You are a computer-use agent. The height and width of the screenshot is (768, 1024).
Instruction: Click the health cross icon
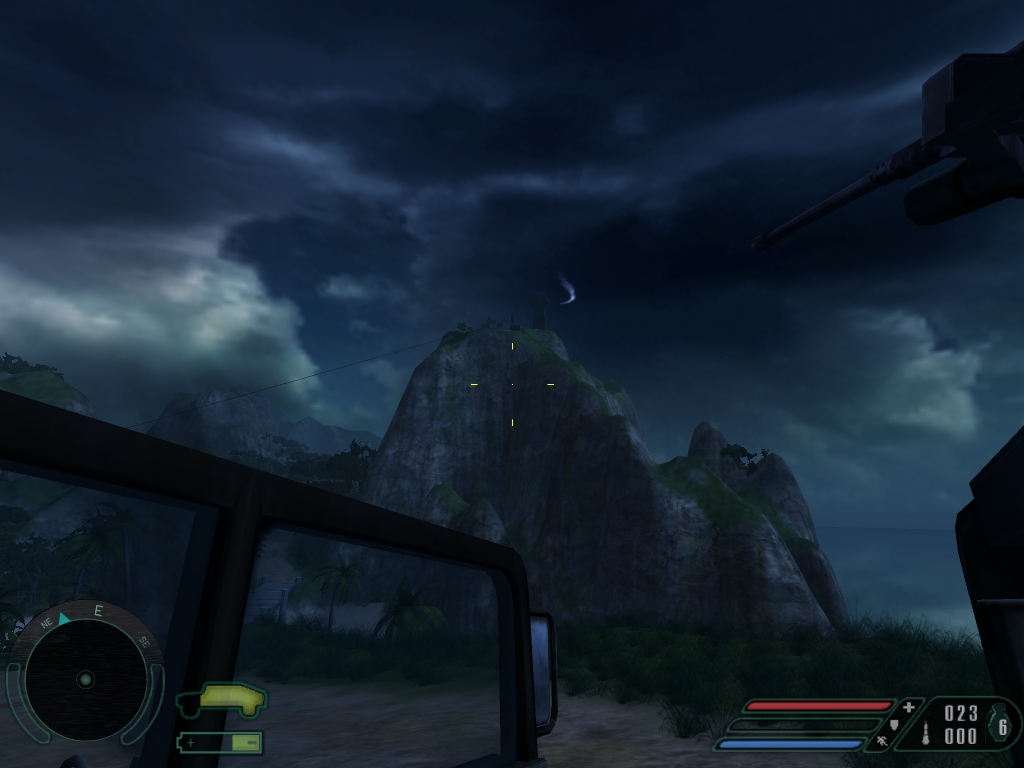[908, 707]
